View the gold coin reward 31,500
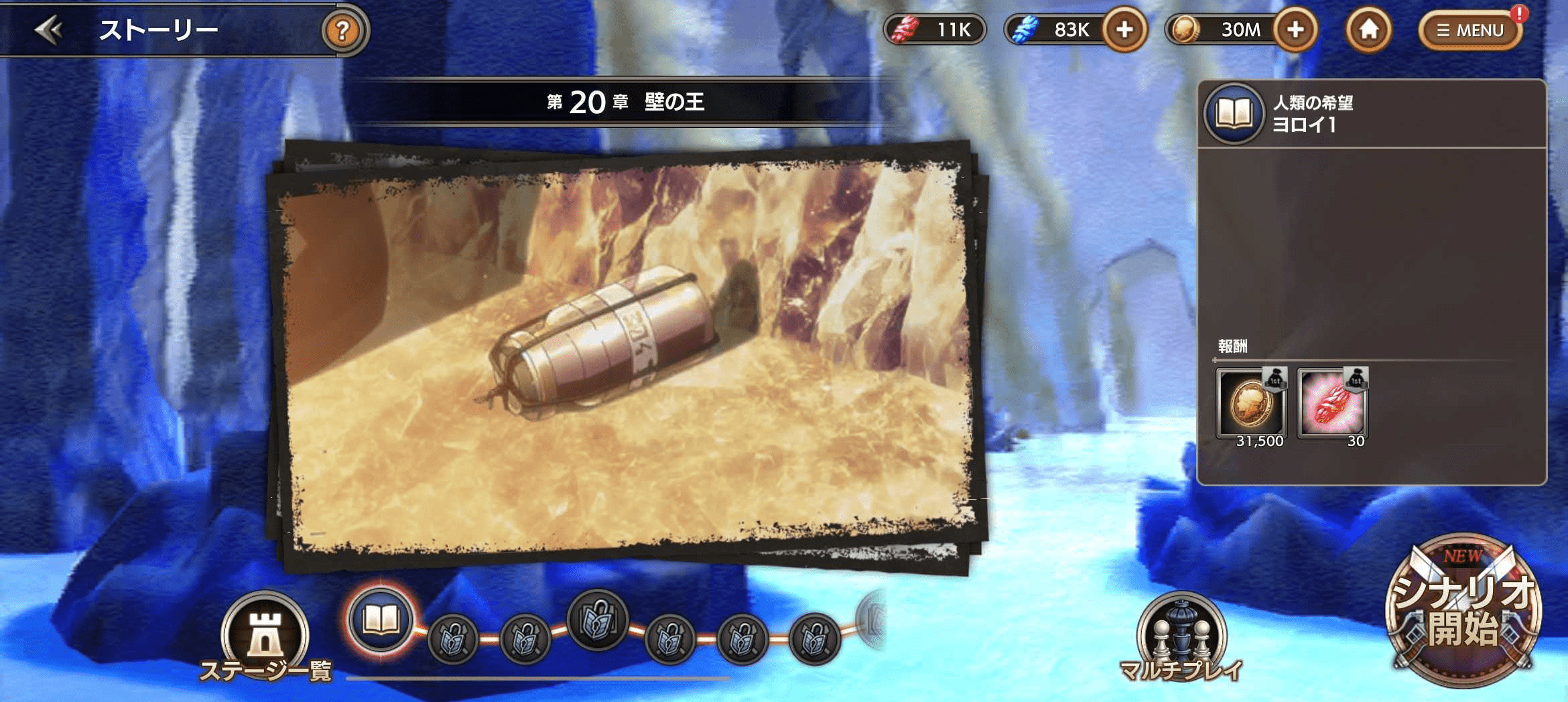 tap(1251, 404)
